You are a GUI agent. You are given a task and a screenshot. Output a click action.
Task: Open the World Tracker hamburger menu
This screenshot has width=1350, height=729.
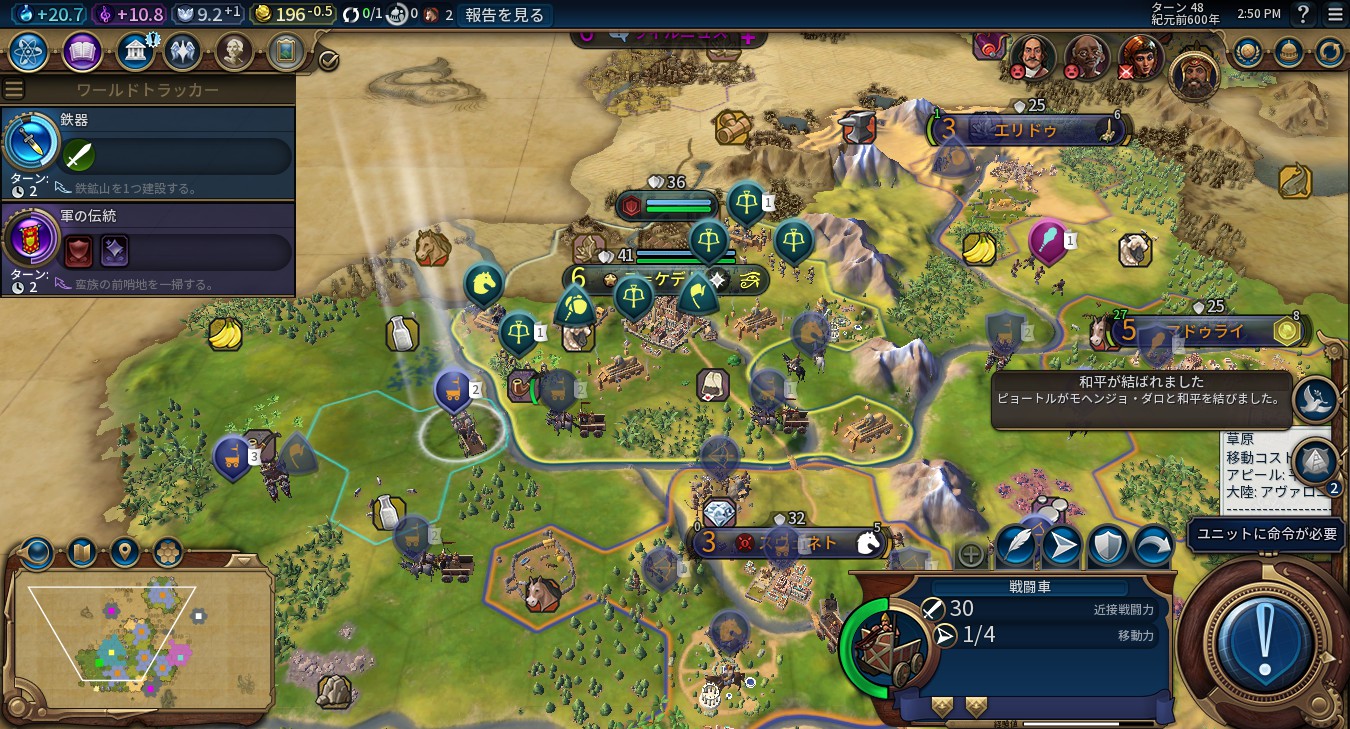14,90
